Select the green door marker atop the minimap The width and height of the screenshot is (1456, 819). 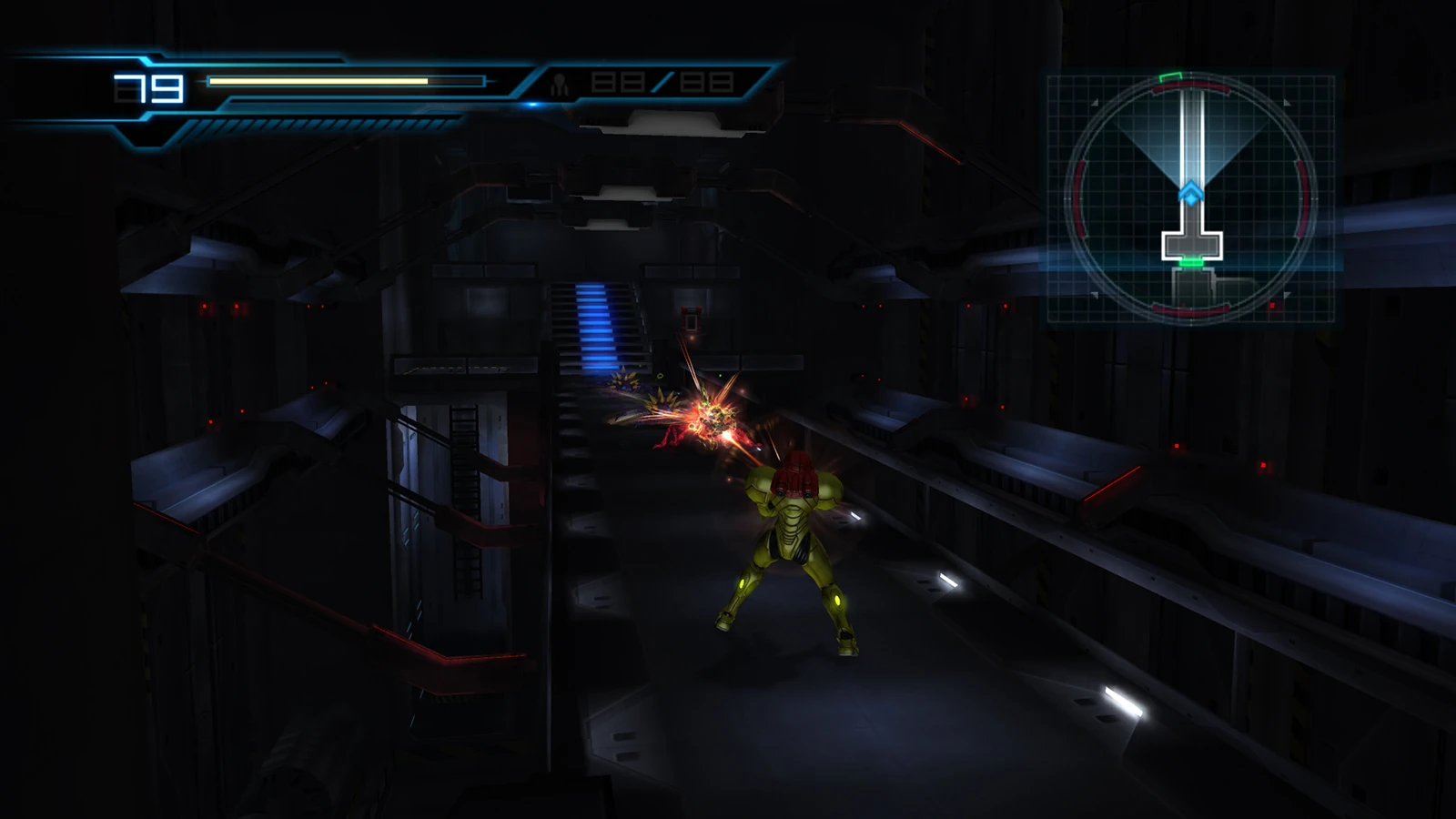(x=1171, y=76)
